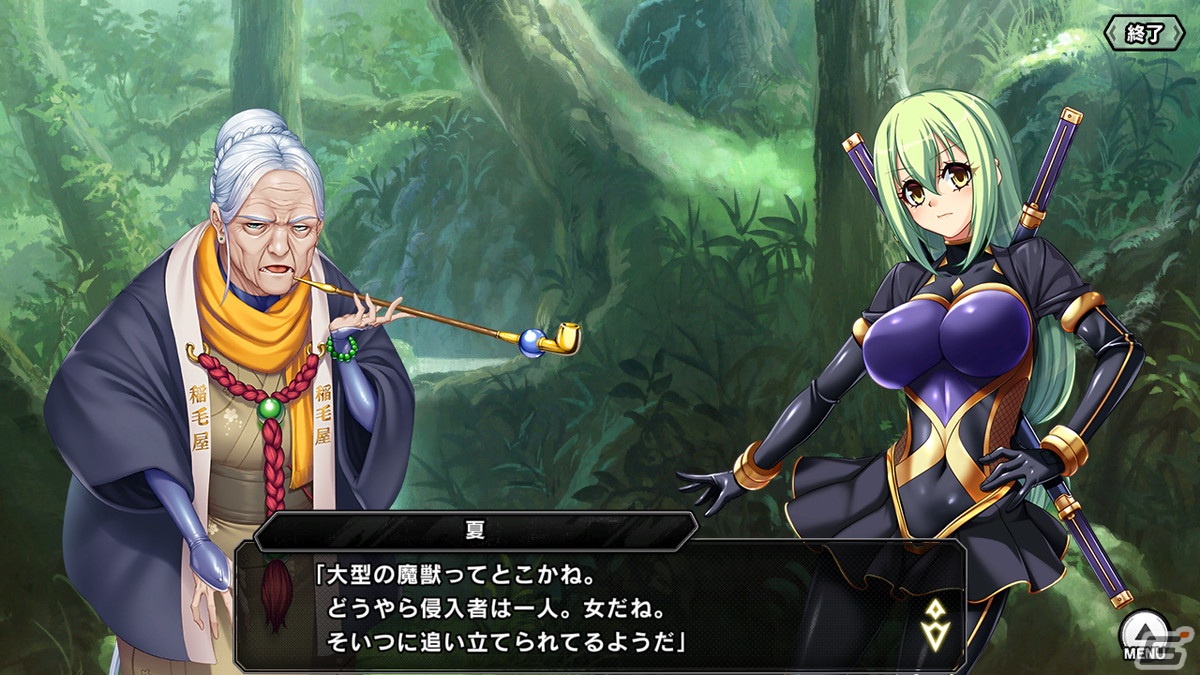The image size is (1200, 675).
Task: Open the round MENU button
Action: click(x=1144, y=636)
